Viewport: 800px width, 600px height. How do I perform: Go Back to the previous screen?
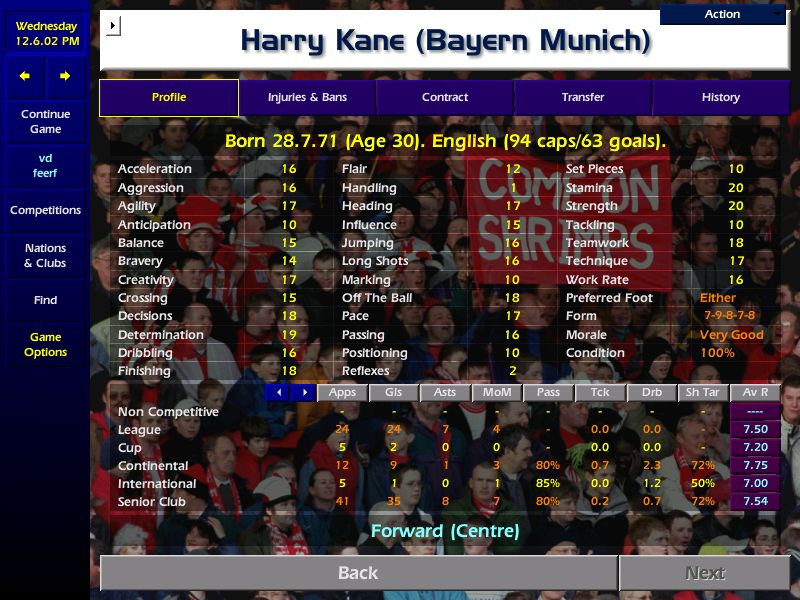click(358, 573)
